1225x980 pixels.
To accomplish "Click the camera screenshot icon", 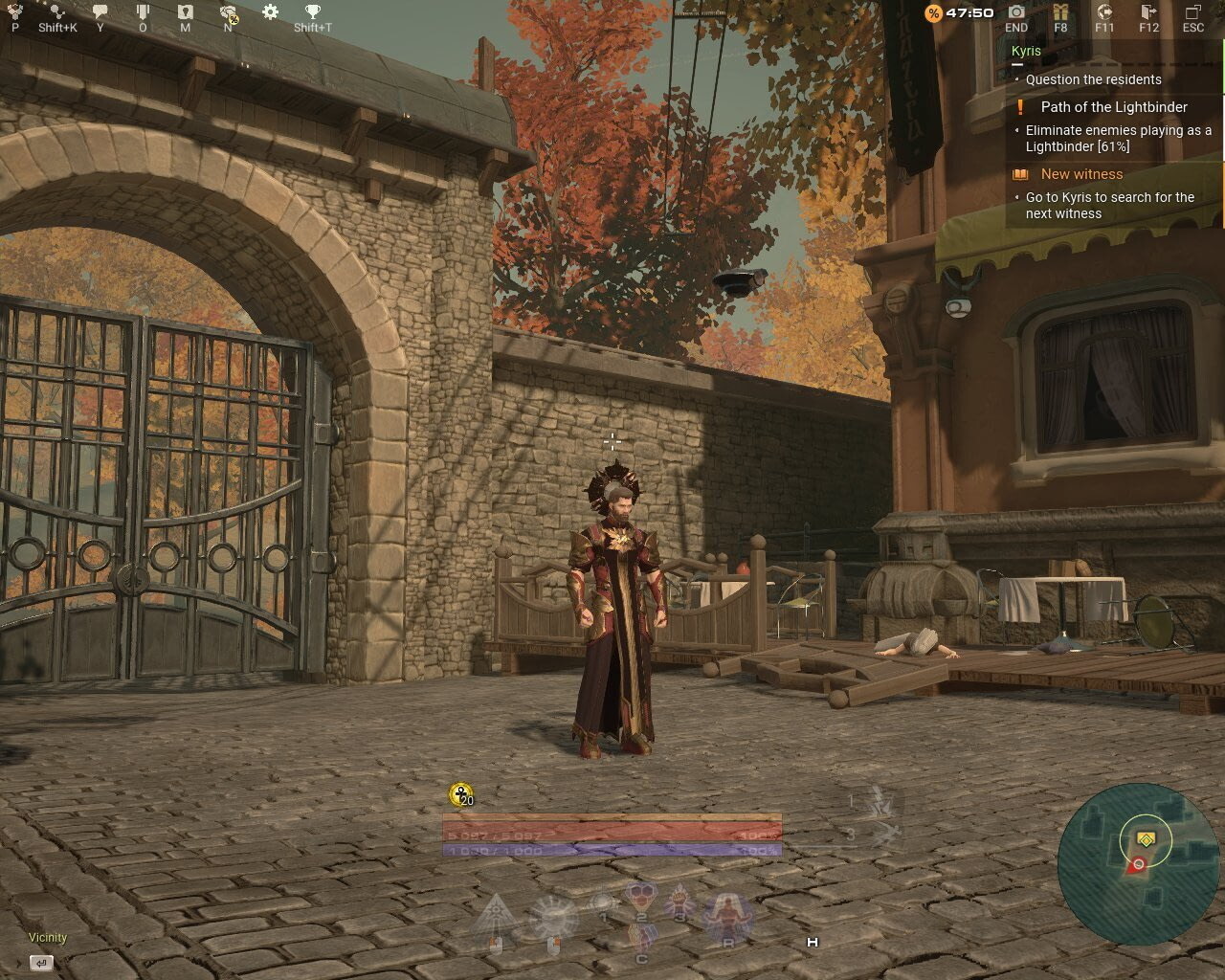I will [1016, 12].
